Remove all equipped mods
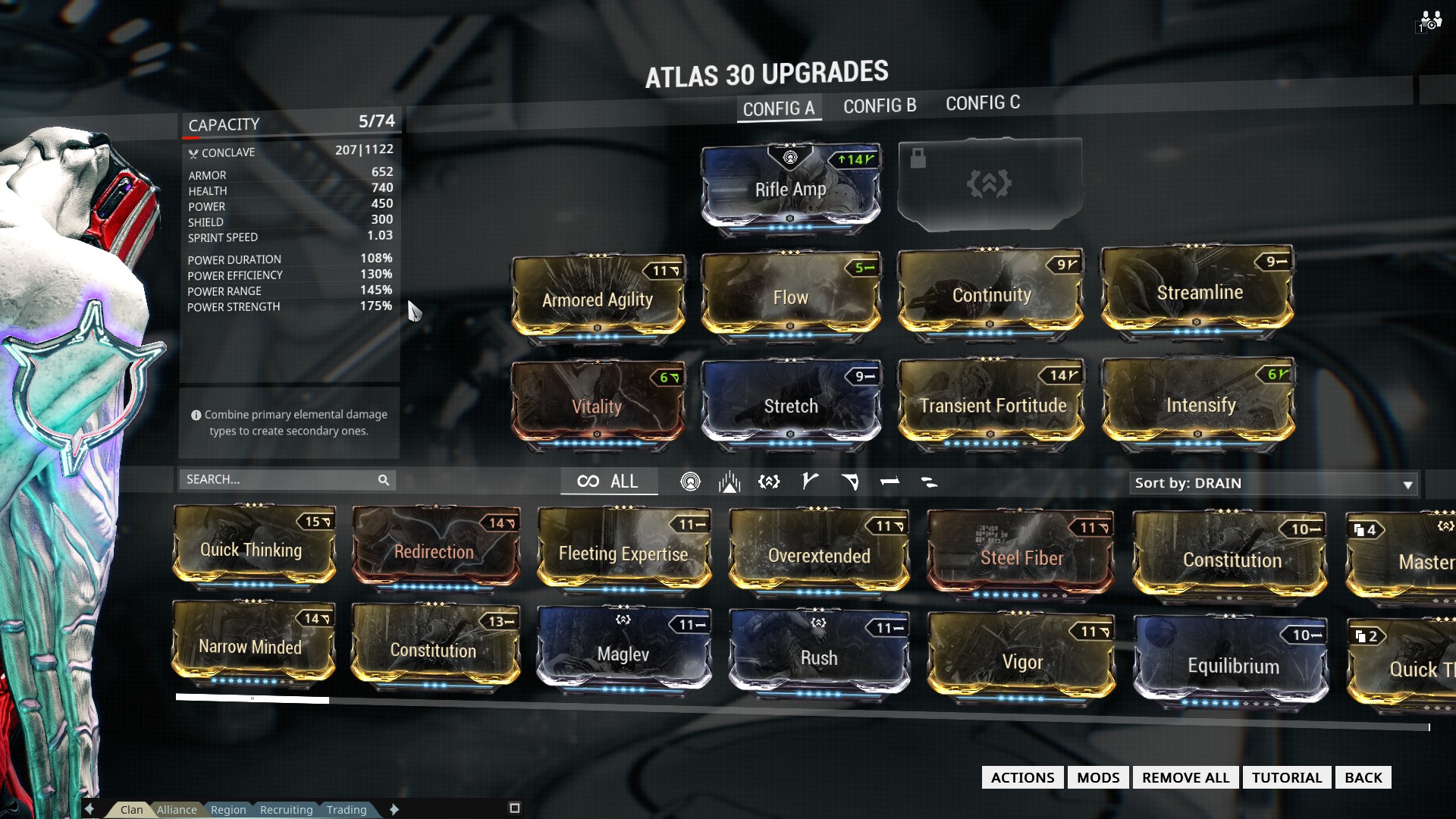This screenshot has width=1456, height=819. coord(1185,777)
